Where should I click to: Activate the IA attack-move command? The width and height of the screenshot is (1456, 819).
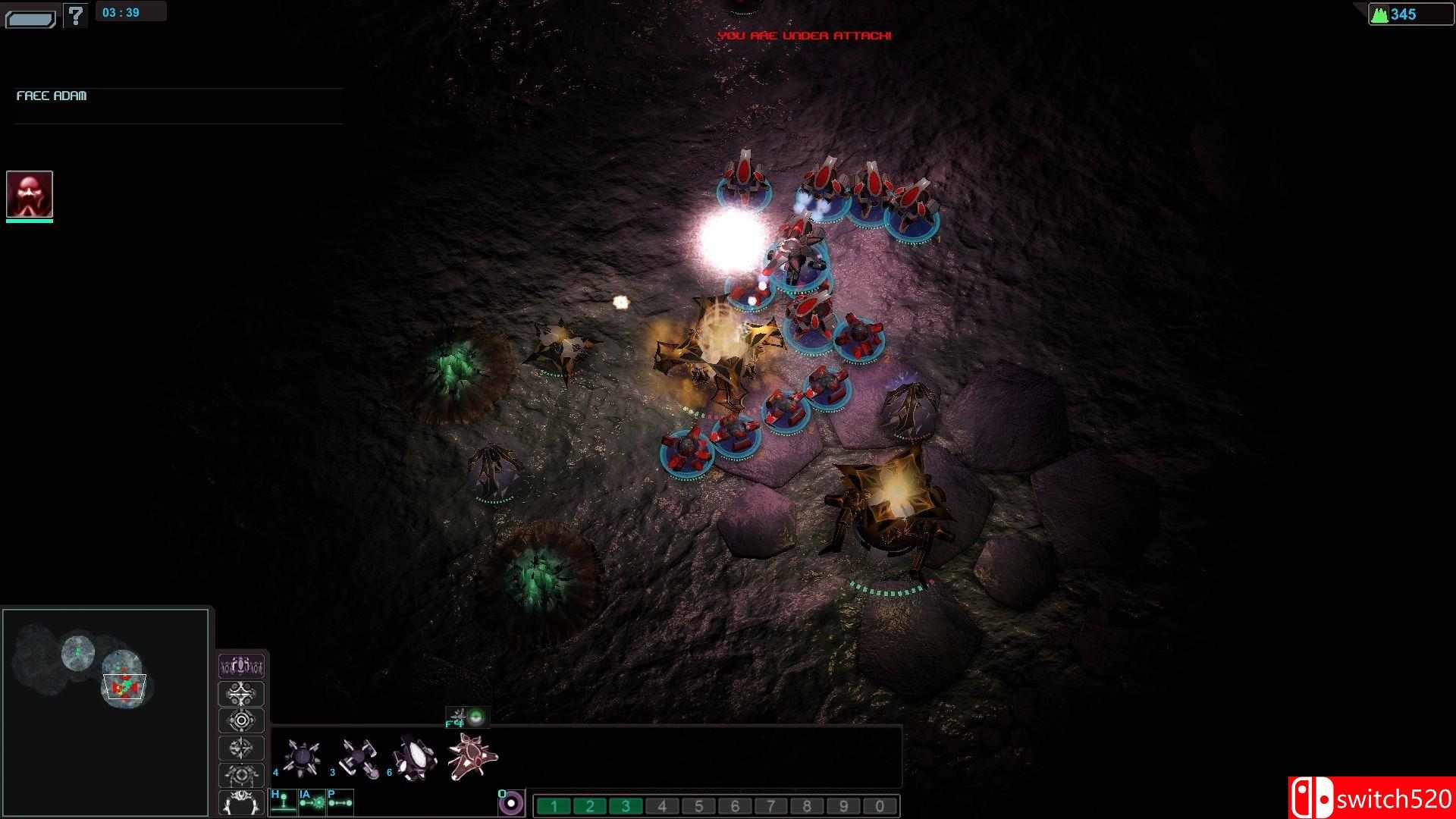pos(312,802)
